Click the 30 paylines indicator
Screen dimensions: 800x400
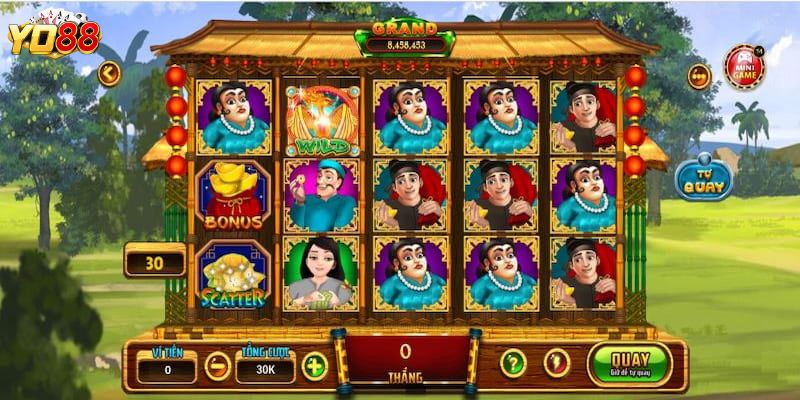[x=153, y=263]
